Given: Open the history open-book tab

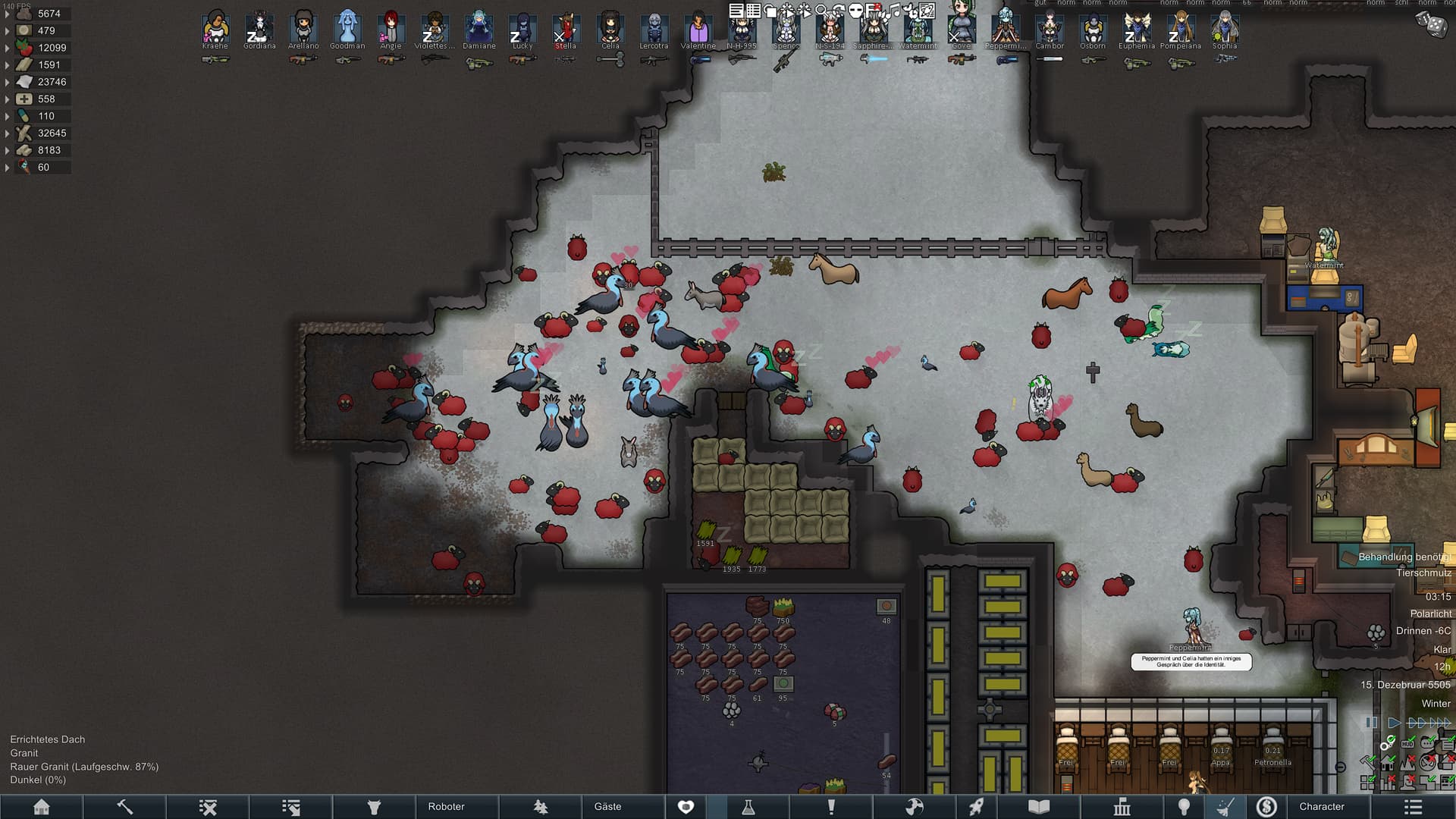Looking at the screenshot, I should click(x=1039, y=807).
